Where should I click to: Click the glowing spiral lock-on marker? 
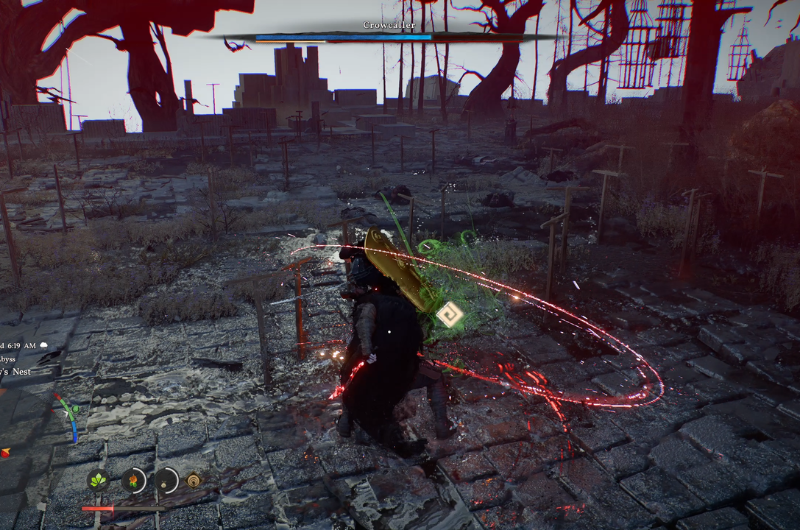[x=449, y=316]
